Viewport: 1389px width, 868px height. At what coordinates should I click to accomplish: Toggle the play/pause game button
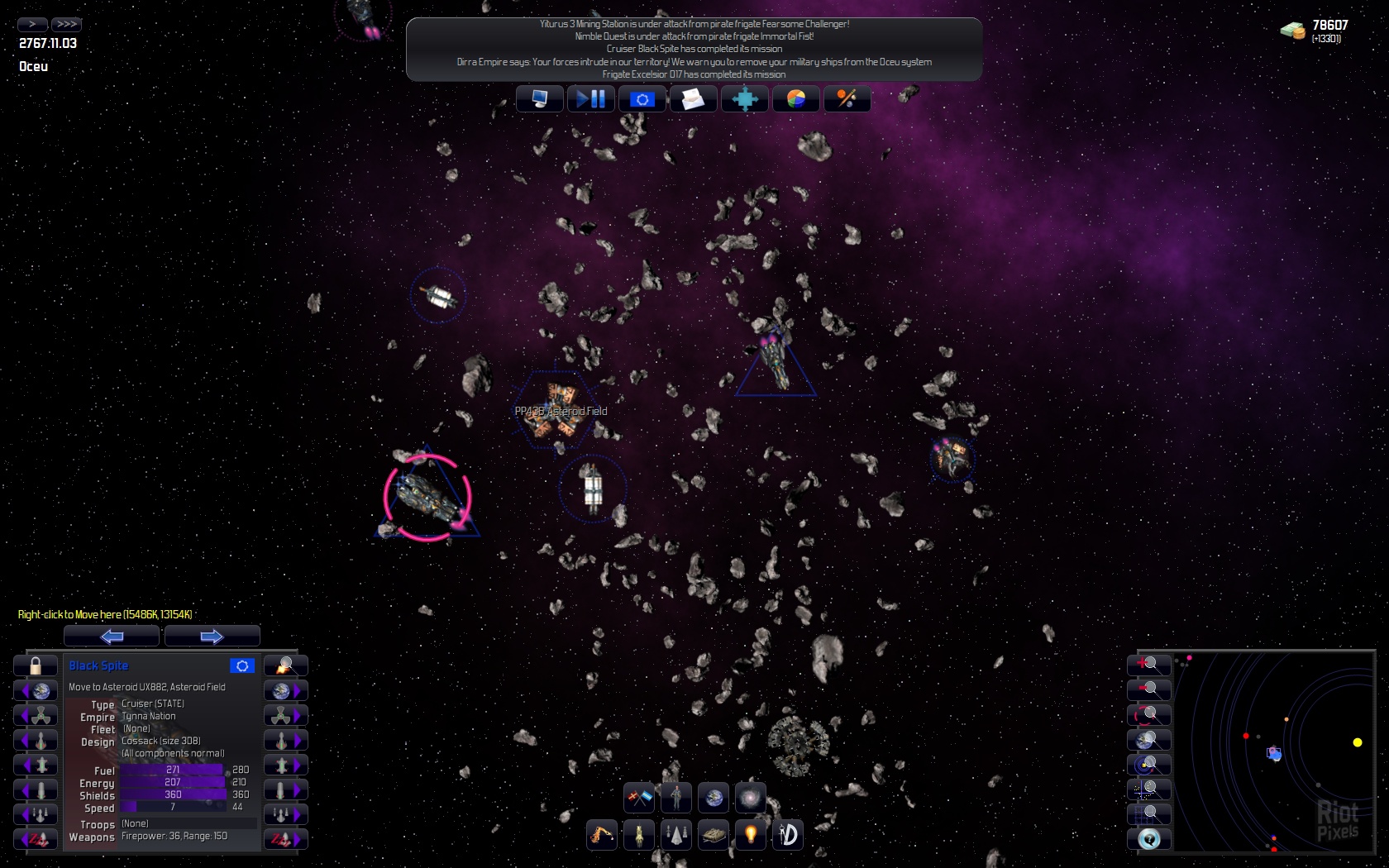[x=590, y=99]
